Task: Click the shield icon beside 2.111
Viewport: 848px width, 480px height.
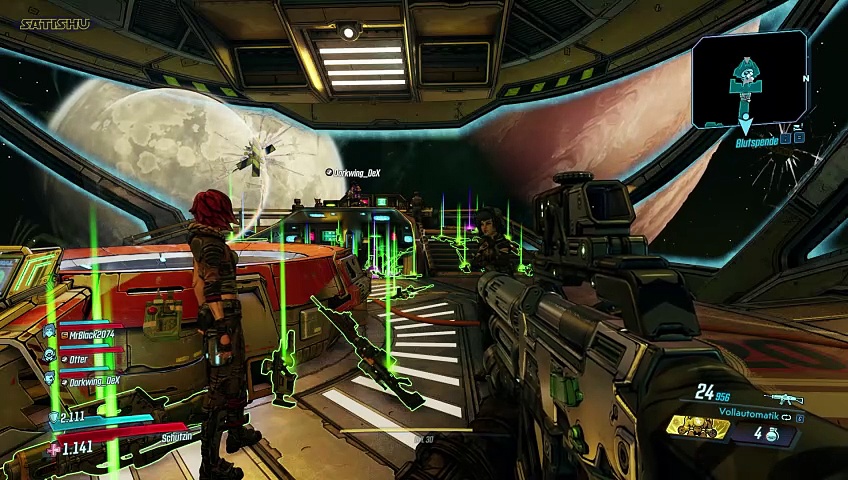Action: [x=54, y=417]
